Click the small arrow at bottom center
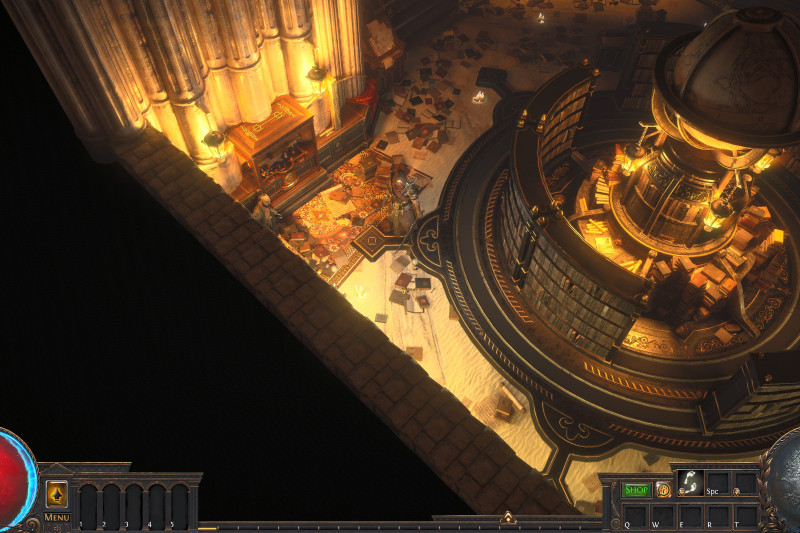This screenshot has width=800, height=533. point(508,518)
